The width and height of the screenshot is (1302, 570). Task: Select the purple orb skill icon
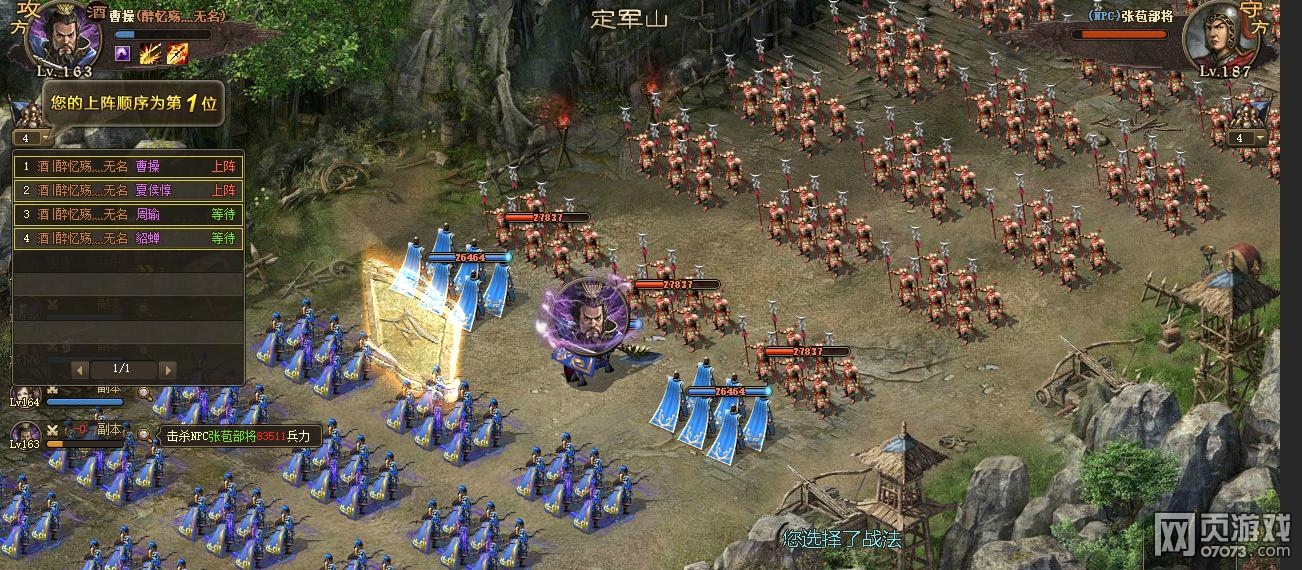(x=122, y=53)
